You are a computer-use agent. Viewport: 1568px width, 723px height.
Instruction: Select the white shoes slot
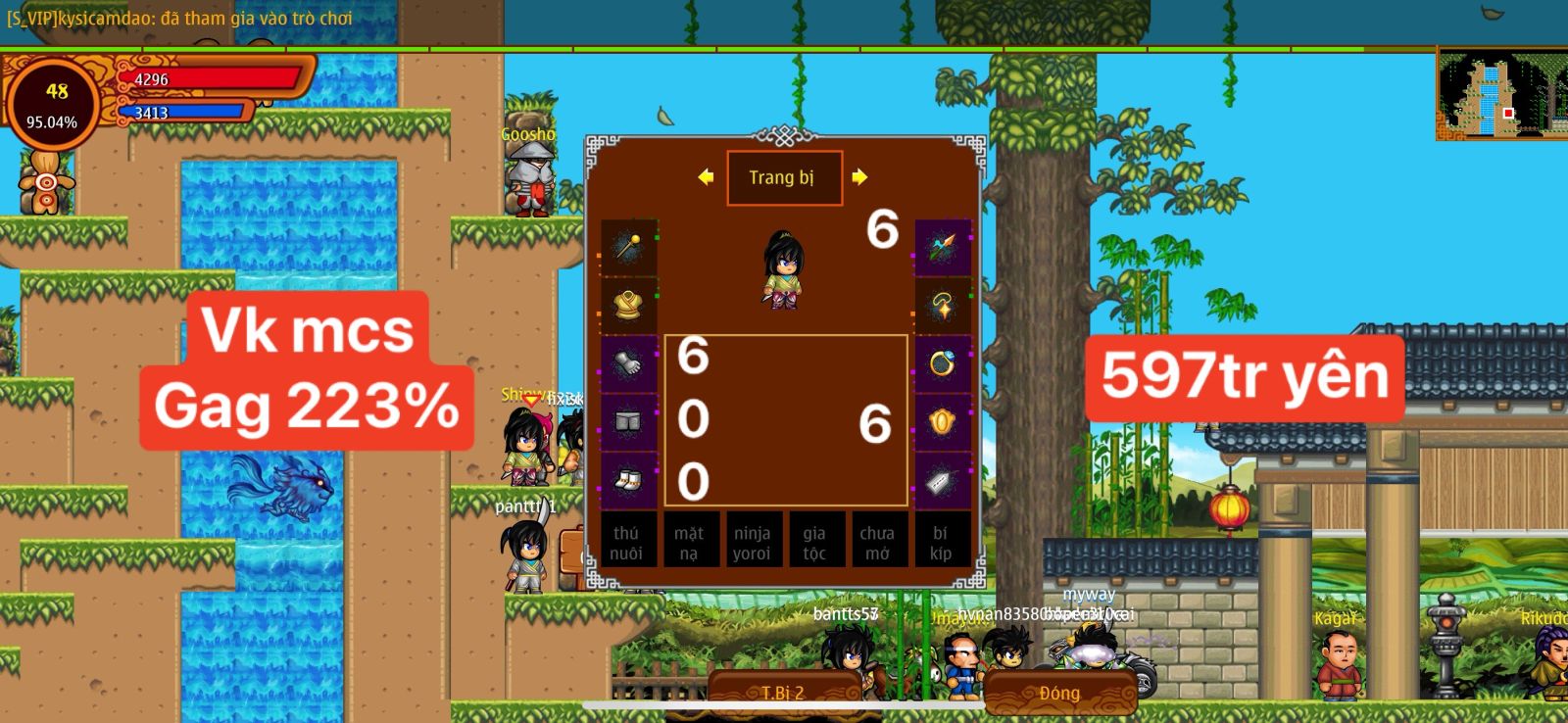[628, 480]
